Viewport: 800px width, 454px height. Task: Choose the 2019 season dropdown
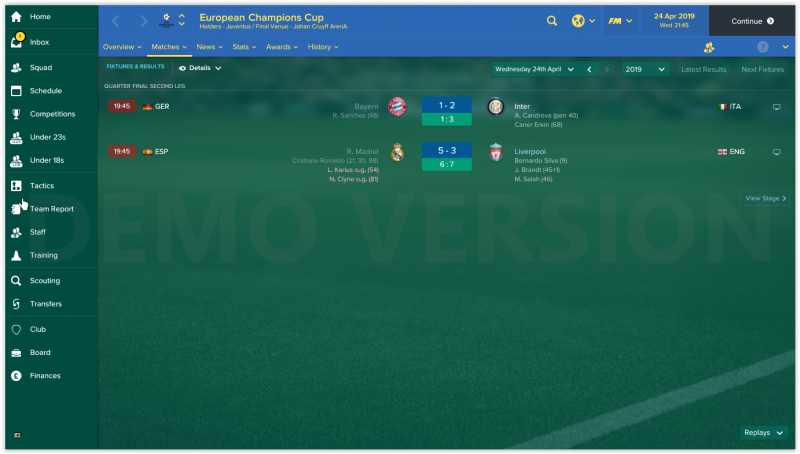click(645, 69)
